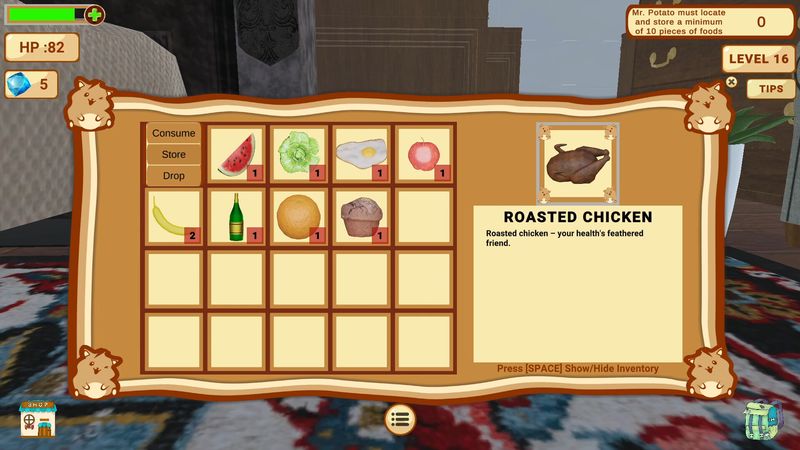The height and width of the screenshot is (450, 800).
Task: Consume the selected food item
Action: (x=173, y=133)
